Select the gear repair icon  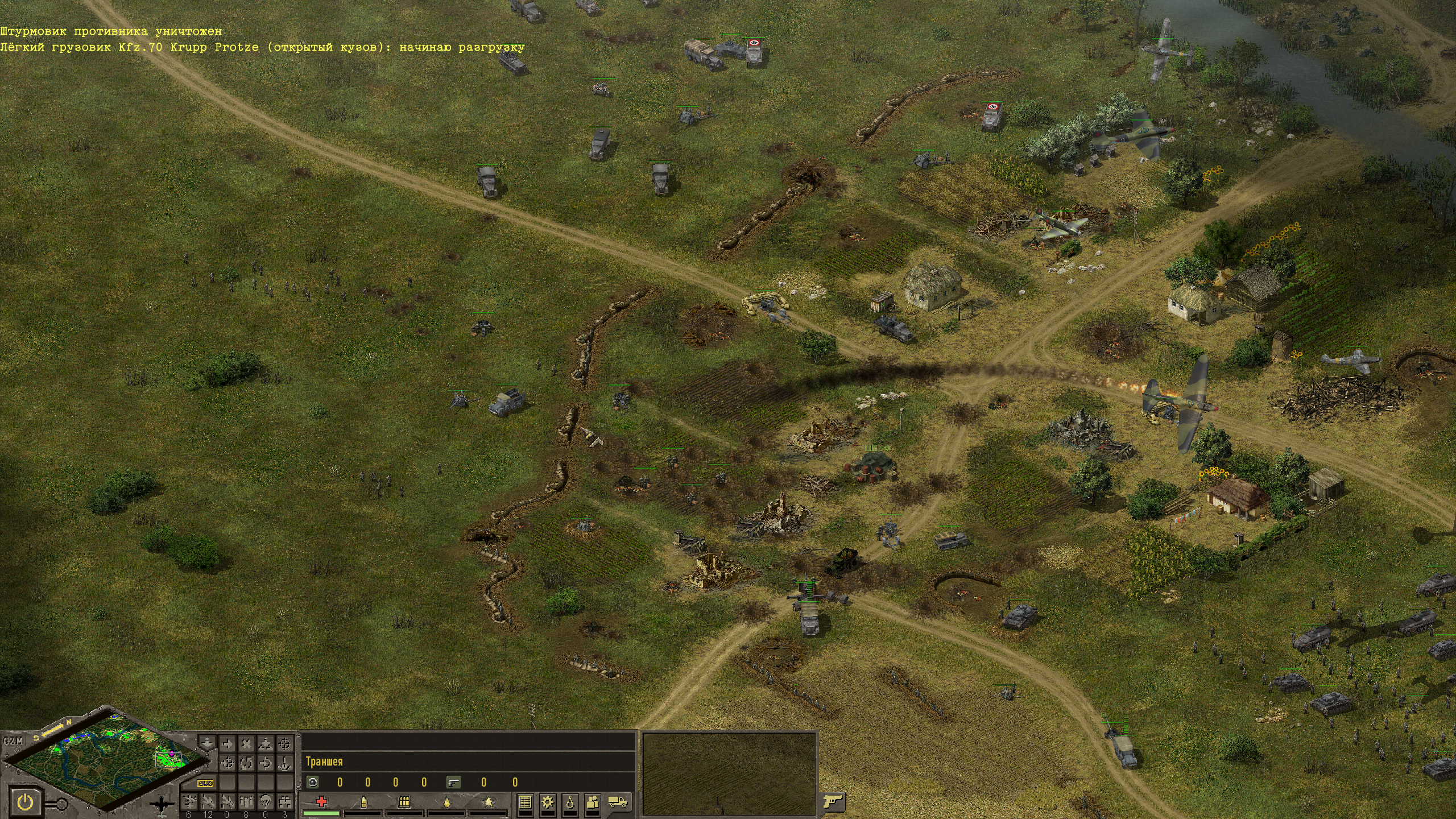point(548,802)
